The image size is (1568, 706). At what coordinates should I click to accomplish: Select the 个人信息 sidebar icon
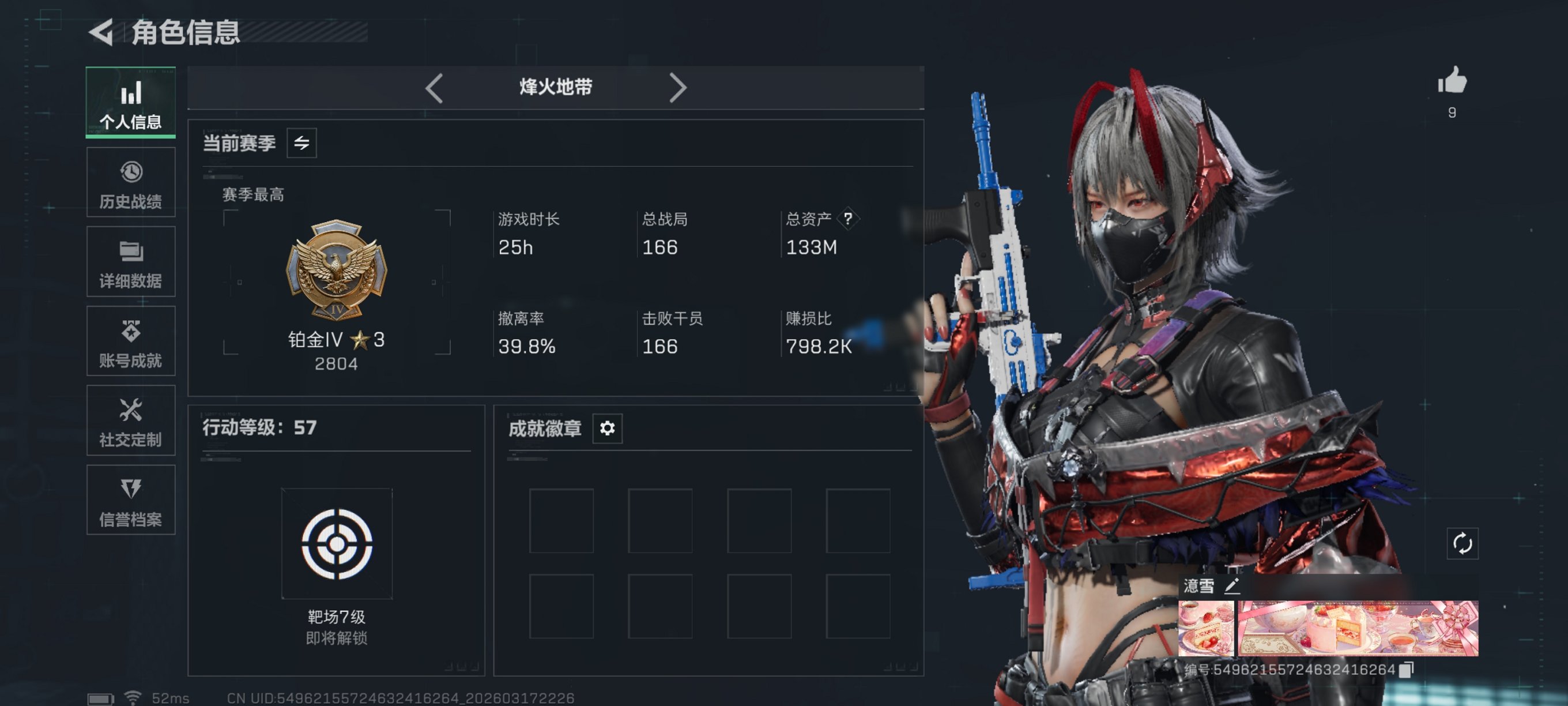[x=130, y=102]
